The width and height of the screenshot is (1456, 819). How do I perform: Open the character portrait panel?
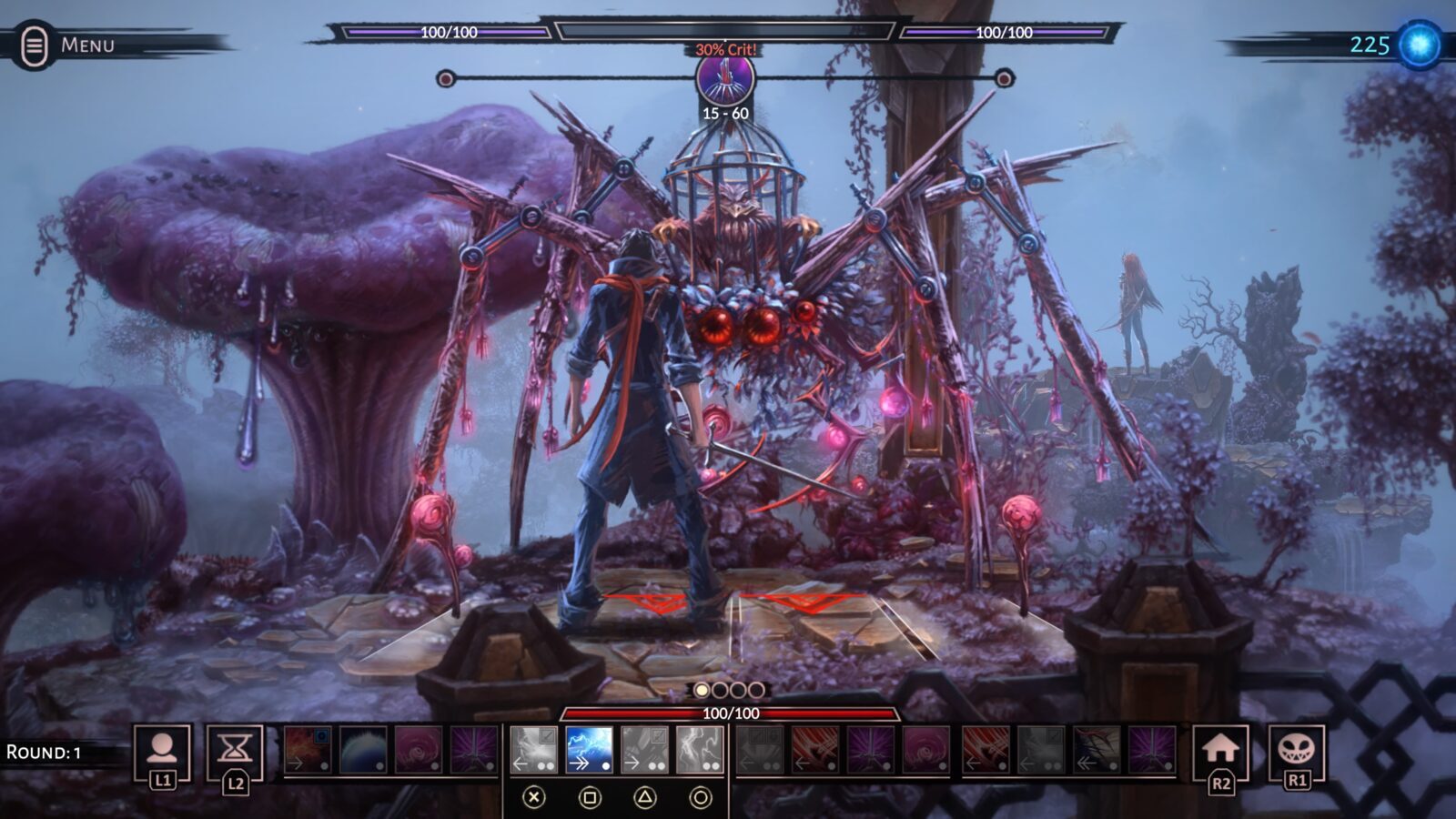tap(162, 750)
